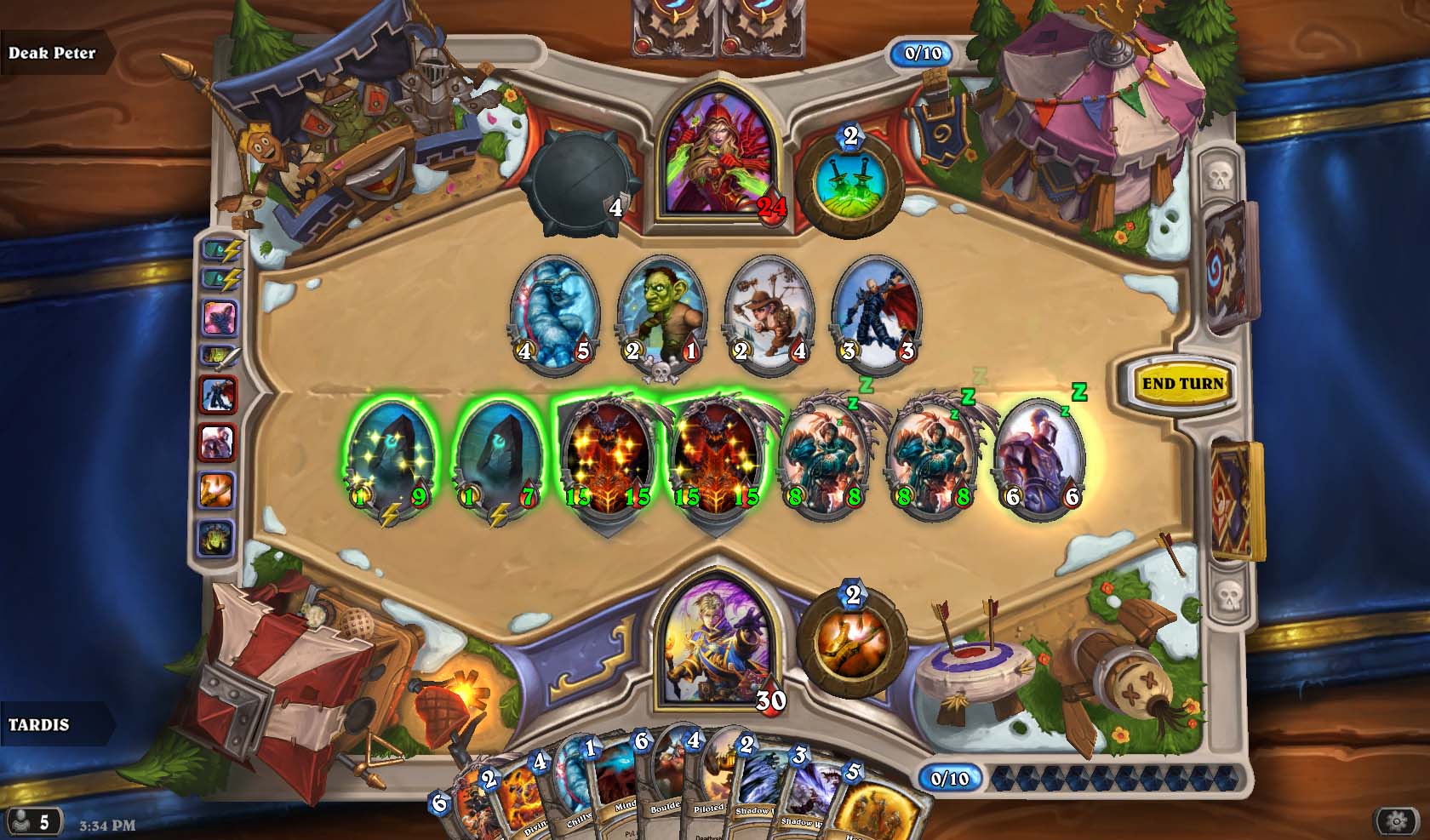Image resolution: width=1430 pixels, height=840 pixels.
Task: Use the priest hero power
Action: coord(853,641)
